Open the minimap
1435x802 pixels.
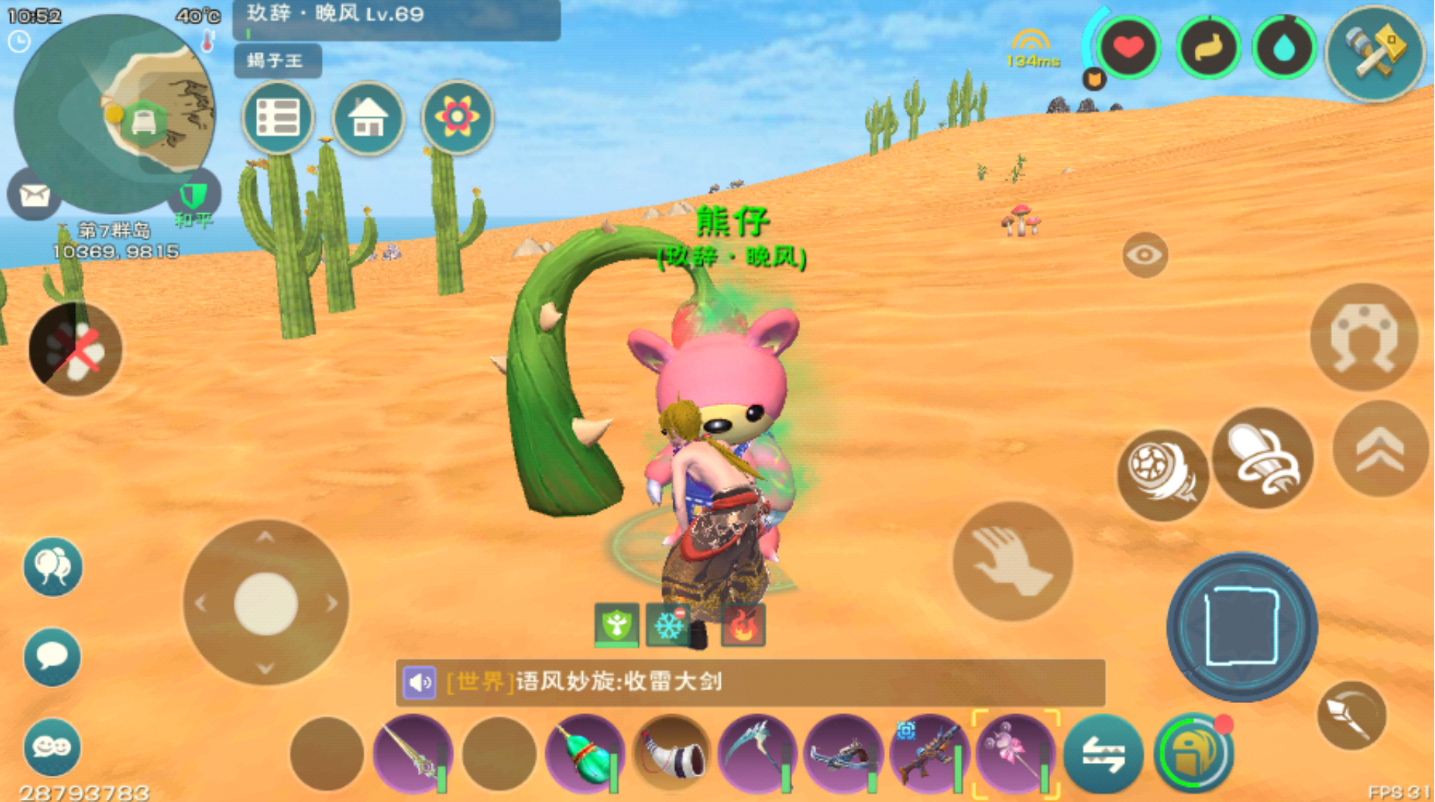114,112
